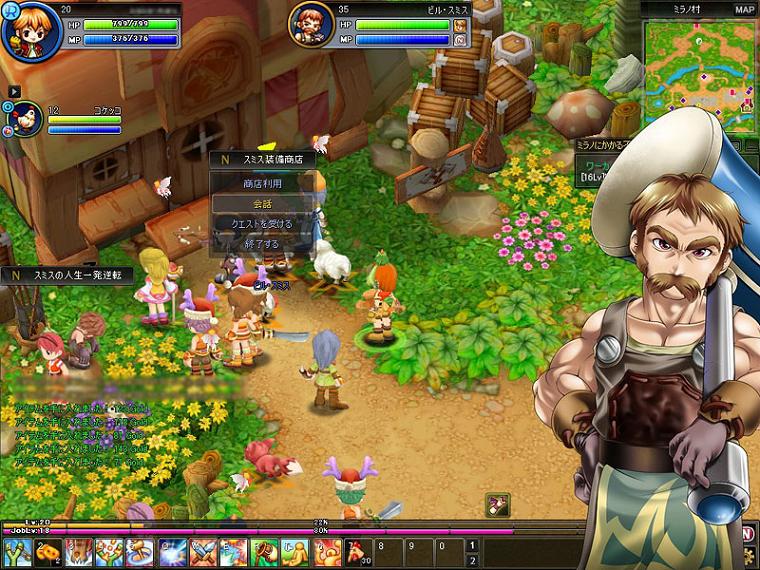The image size is (760, 570).
Task: Use the red chicken item with count 30
Action: [358, 552]
